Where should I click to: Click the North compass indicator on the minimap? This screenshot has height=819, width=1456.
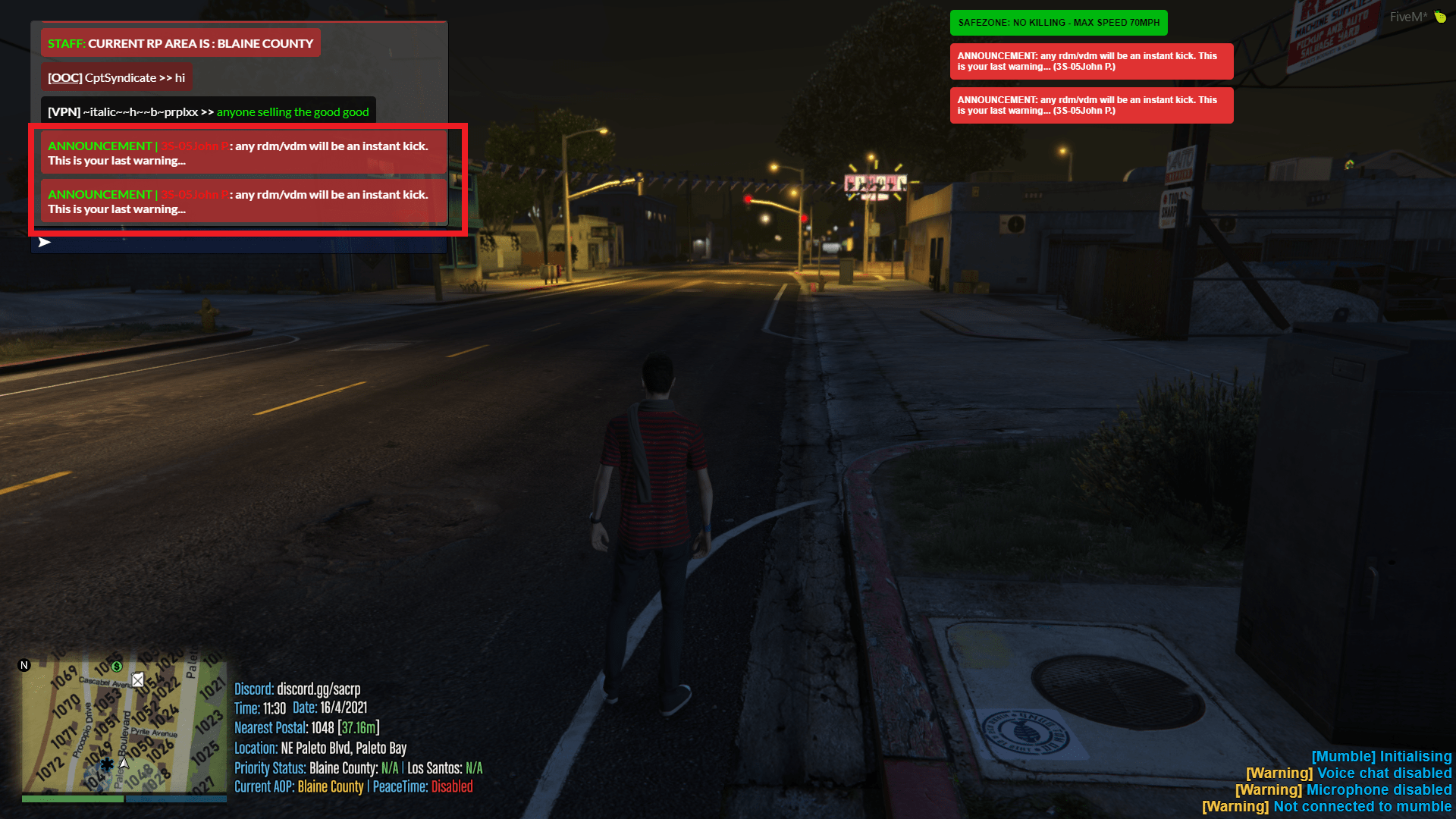[24, 665]
